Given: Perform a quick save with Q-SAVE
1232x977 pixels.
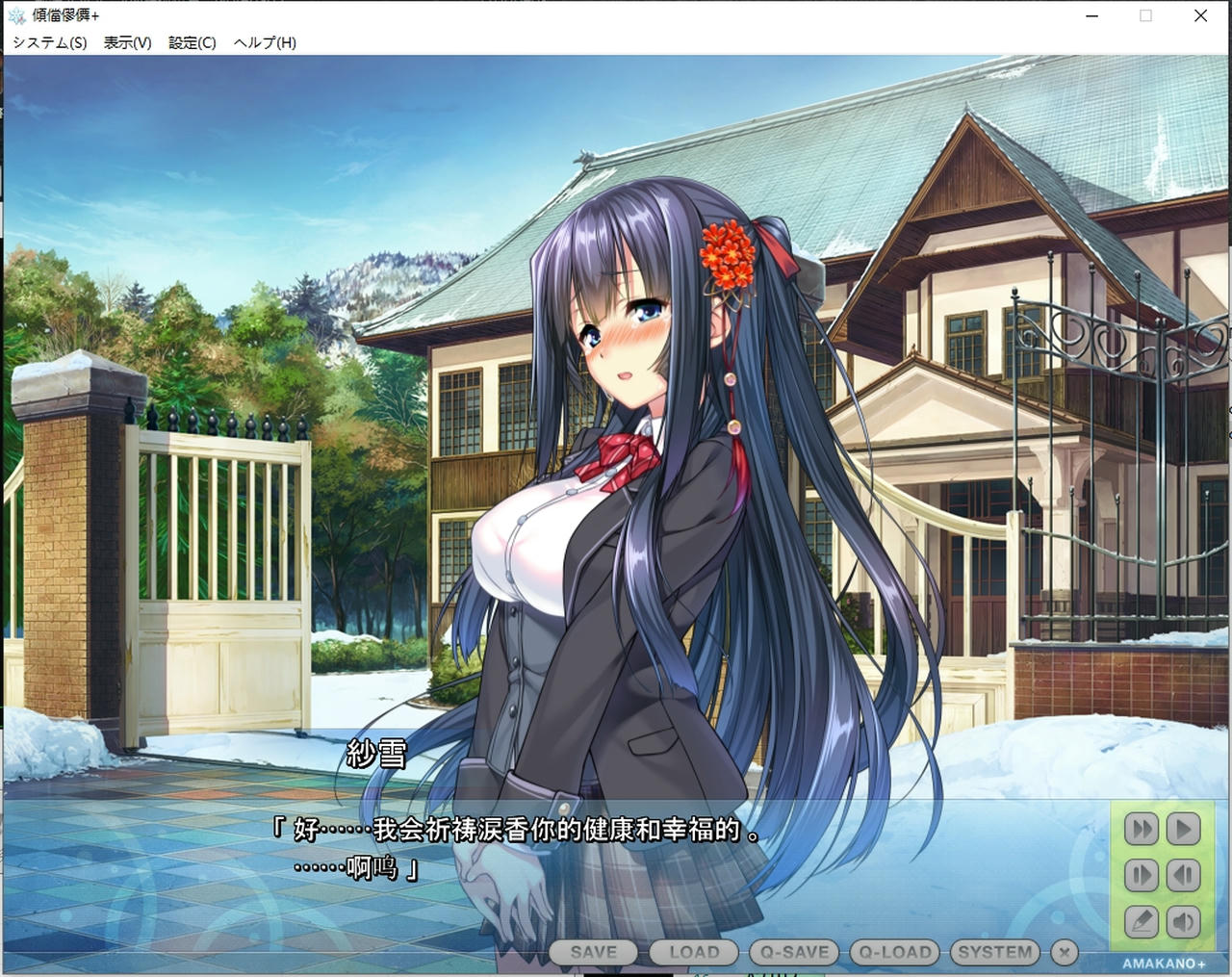Looking at the screenshot, I should [x=793, y=952].
